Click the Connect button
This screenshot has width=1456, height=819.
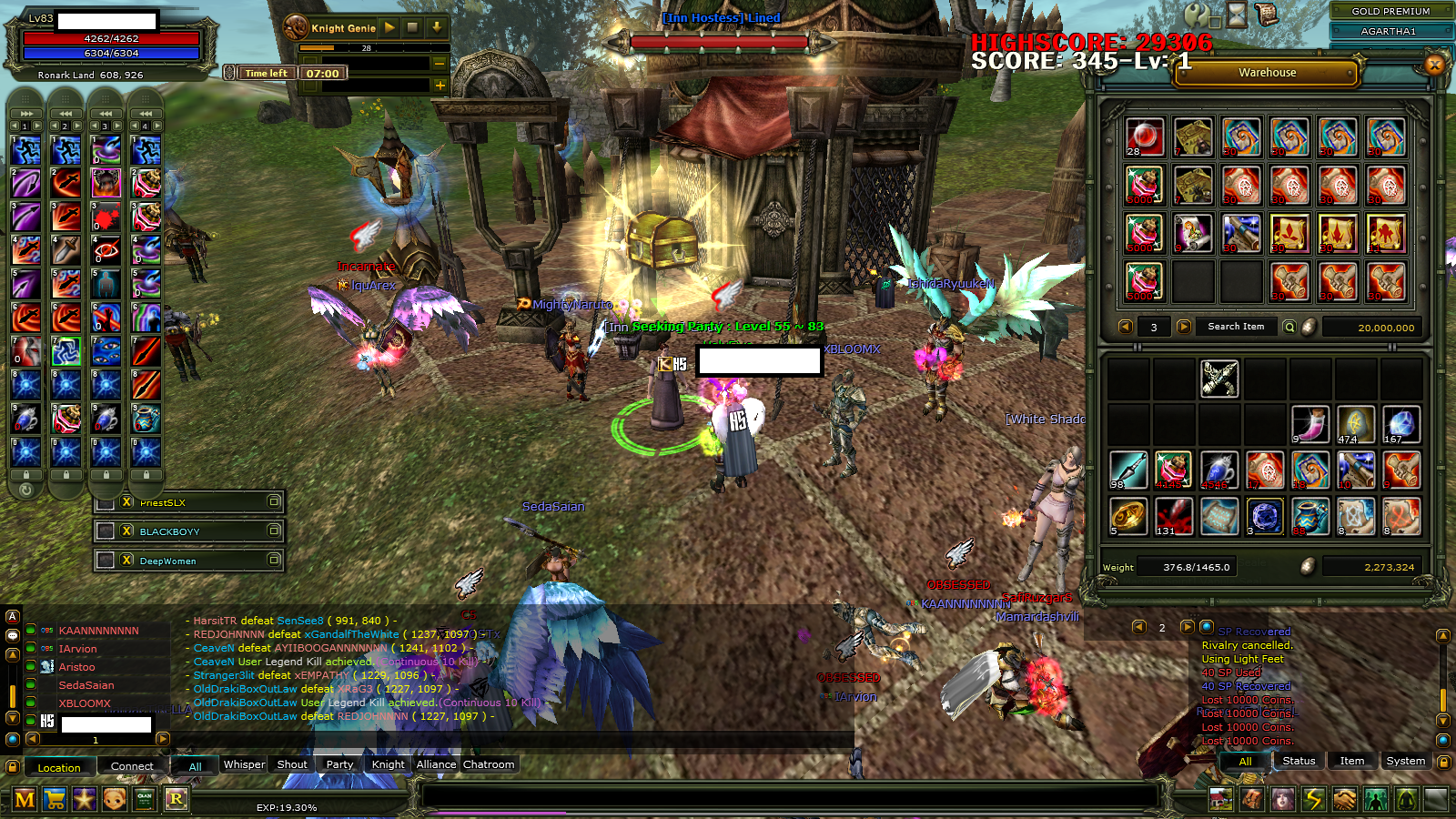(x=132, y=766)
